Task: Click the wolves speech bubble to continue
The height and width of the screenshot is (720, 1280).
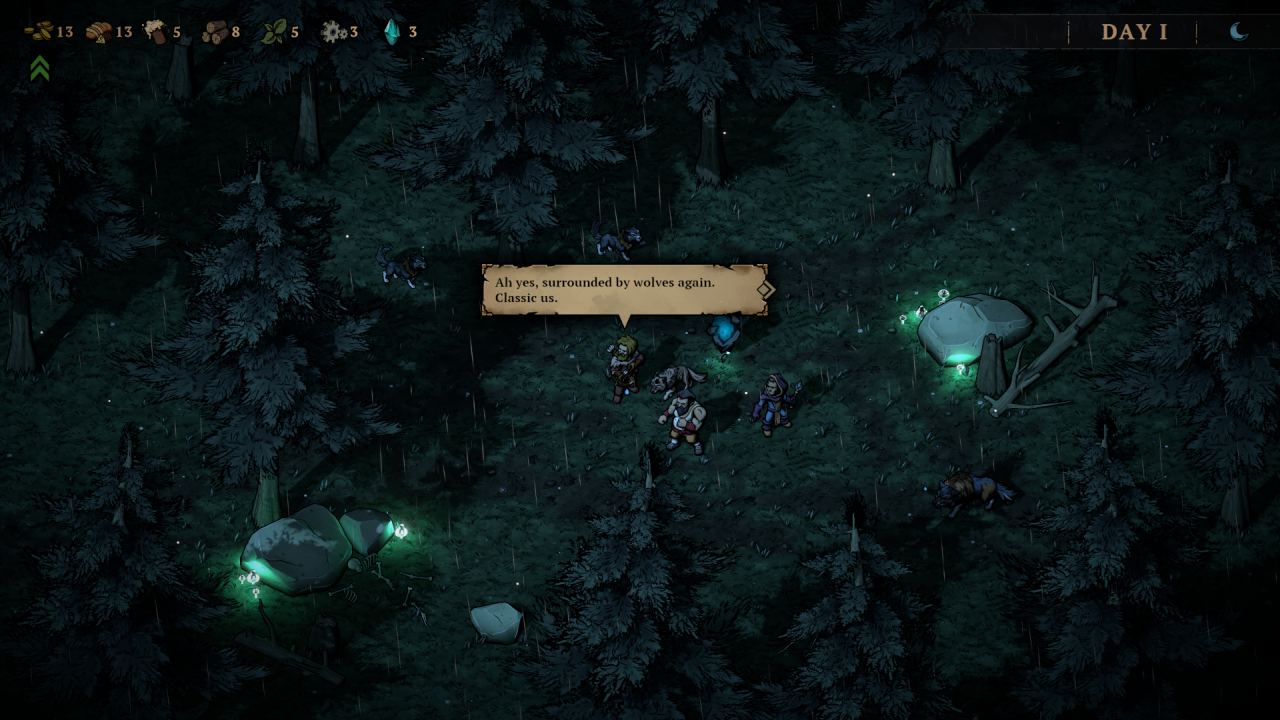Action: (620, 290)
